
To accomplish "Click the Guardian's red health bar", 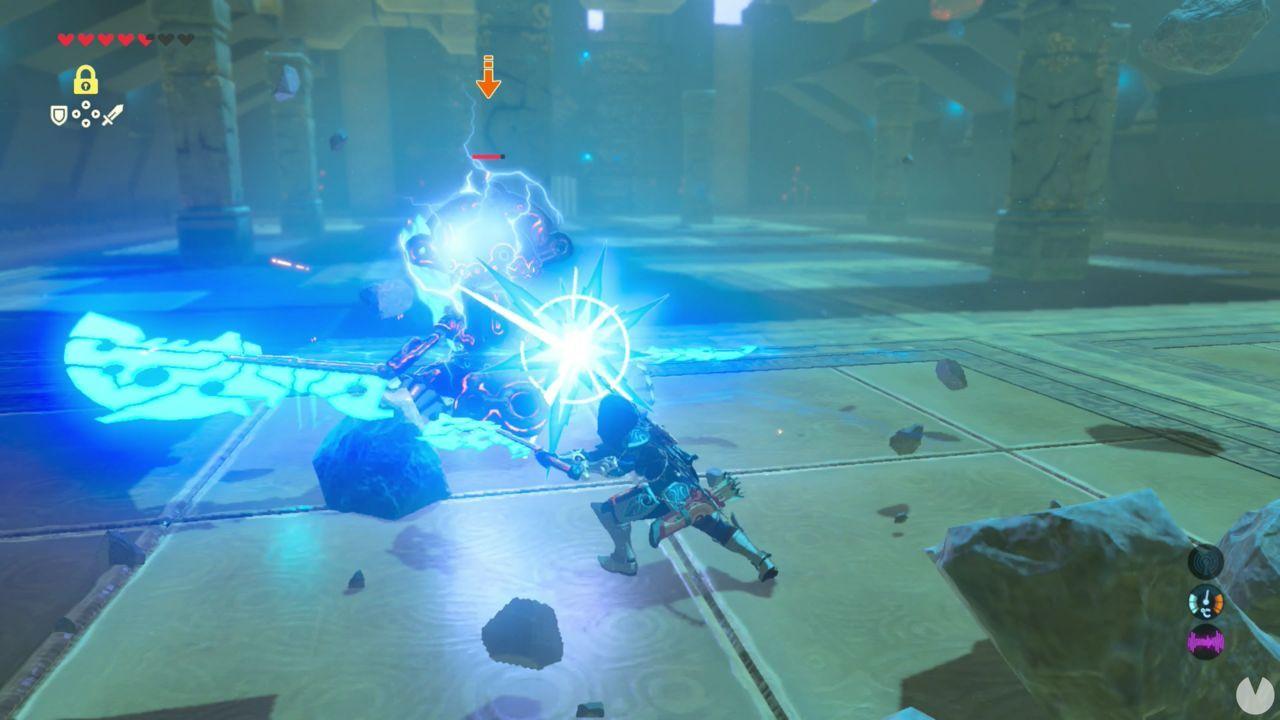I will [489, 156].
